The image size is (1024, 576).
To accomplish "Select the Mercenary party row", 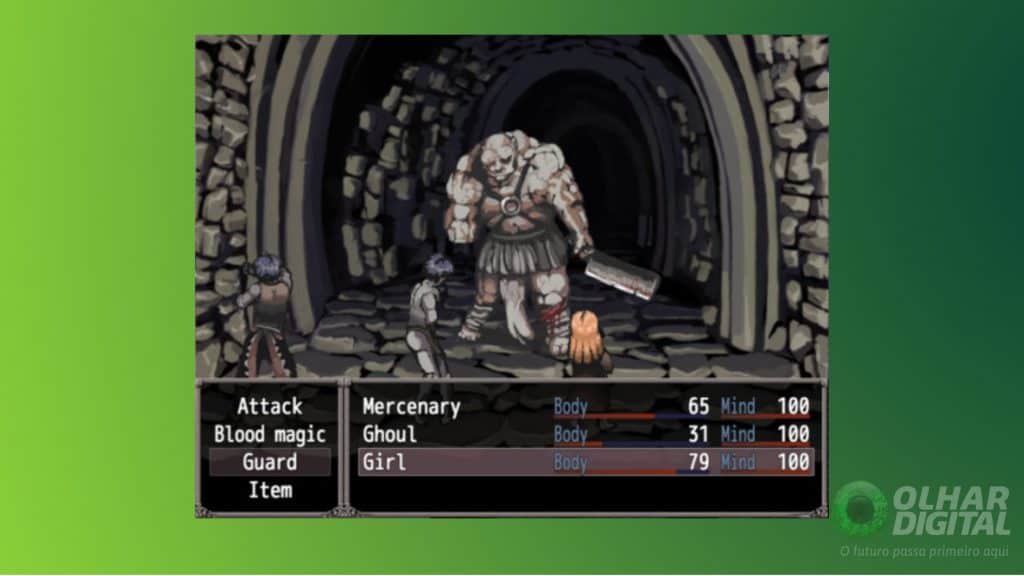I will [x=585, y=407].
